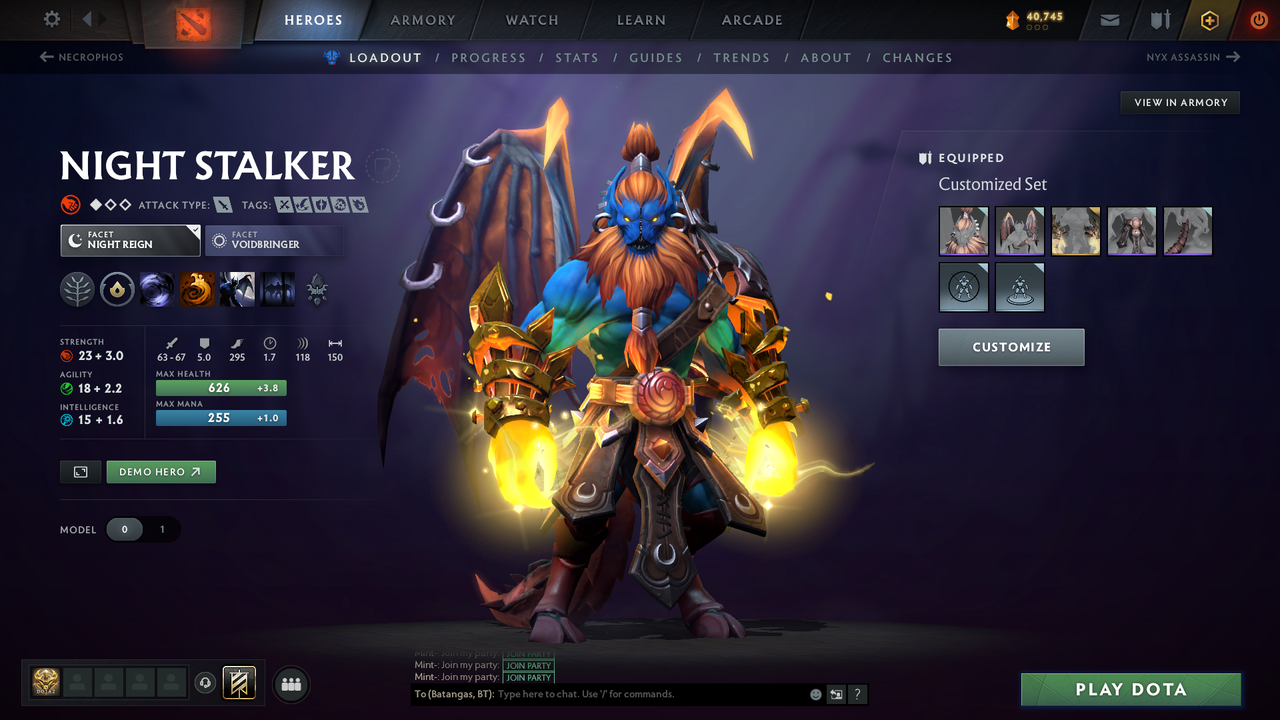Select the circular innate ability icon
Viewport: 1280px width, 720px height.
click(x=117, y=289)
